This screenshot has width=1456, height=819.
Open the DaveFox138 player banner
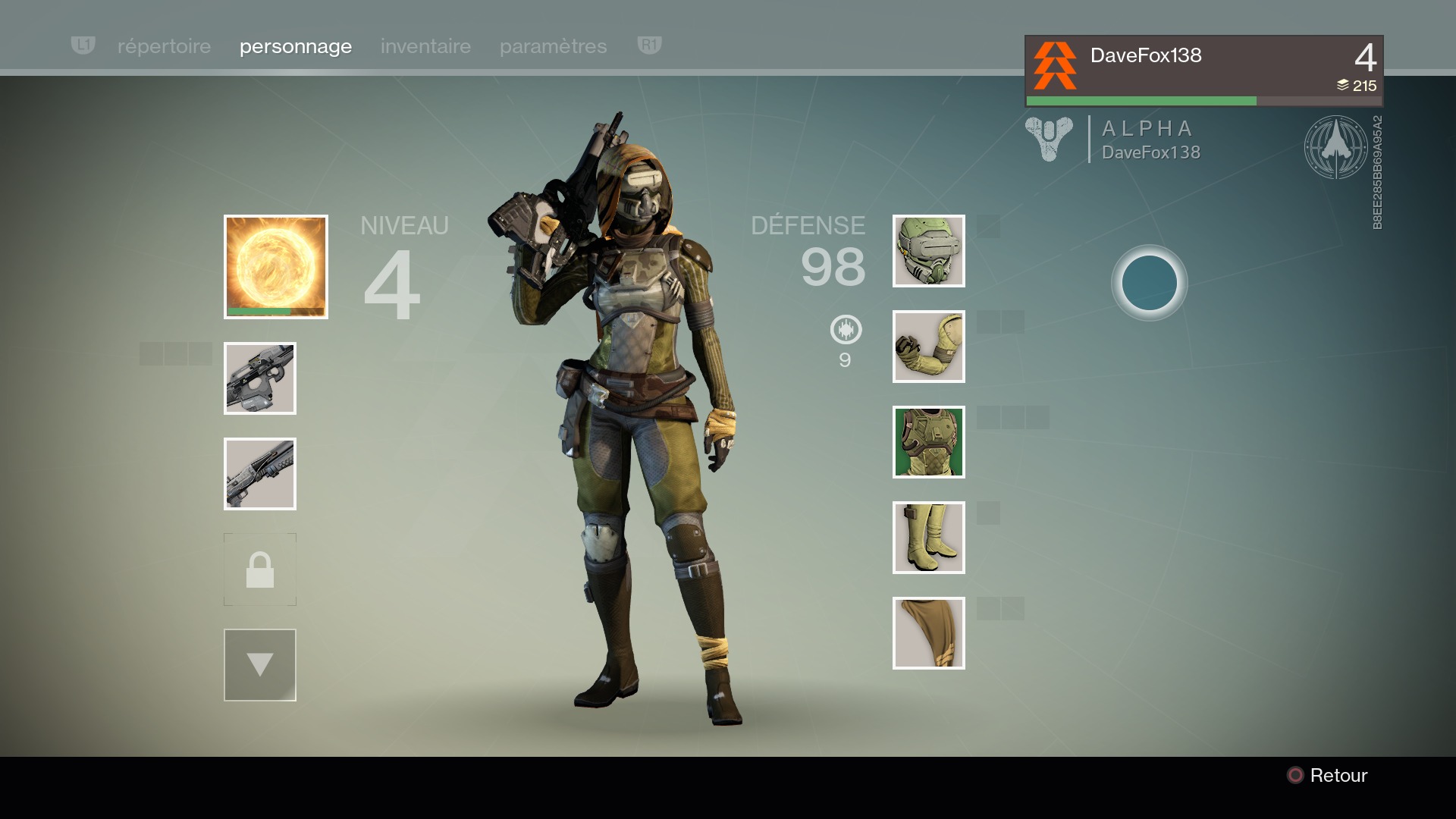pyautogui.click(x=1203, y=71)
